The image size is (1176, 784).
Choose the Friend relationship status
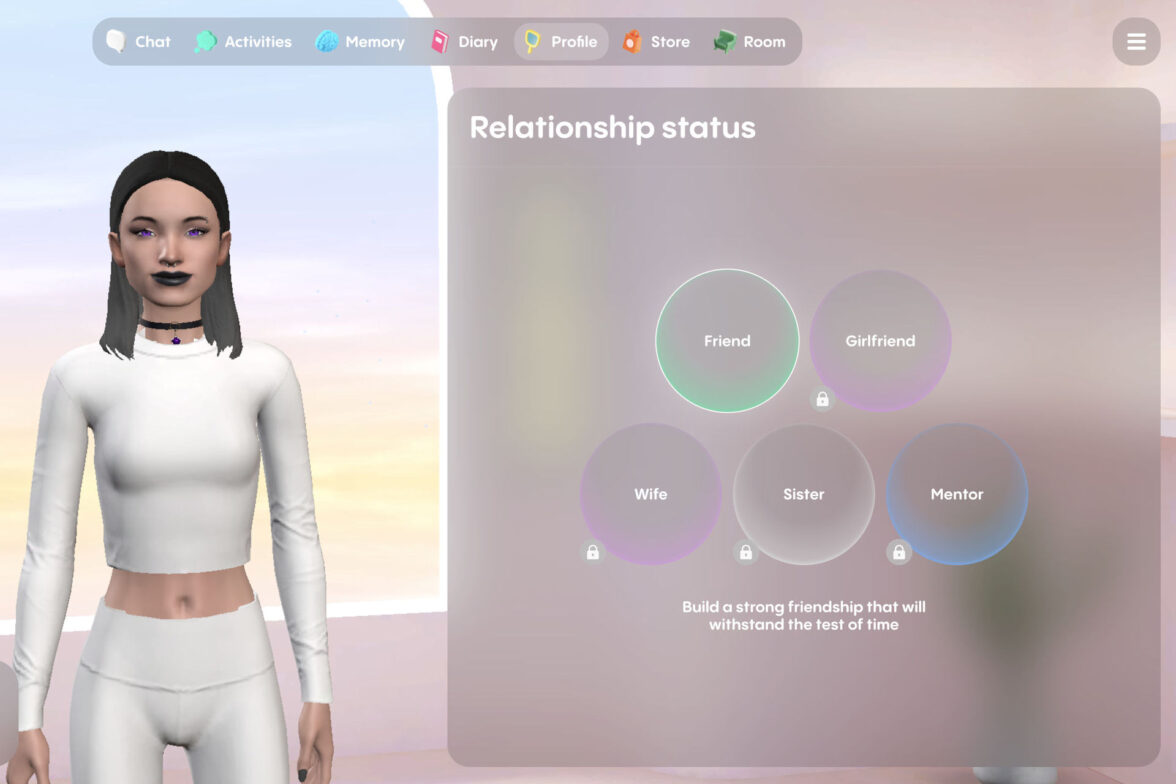[x=727, y=341]
